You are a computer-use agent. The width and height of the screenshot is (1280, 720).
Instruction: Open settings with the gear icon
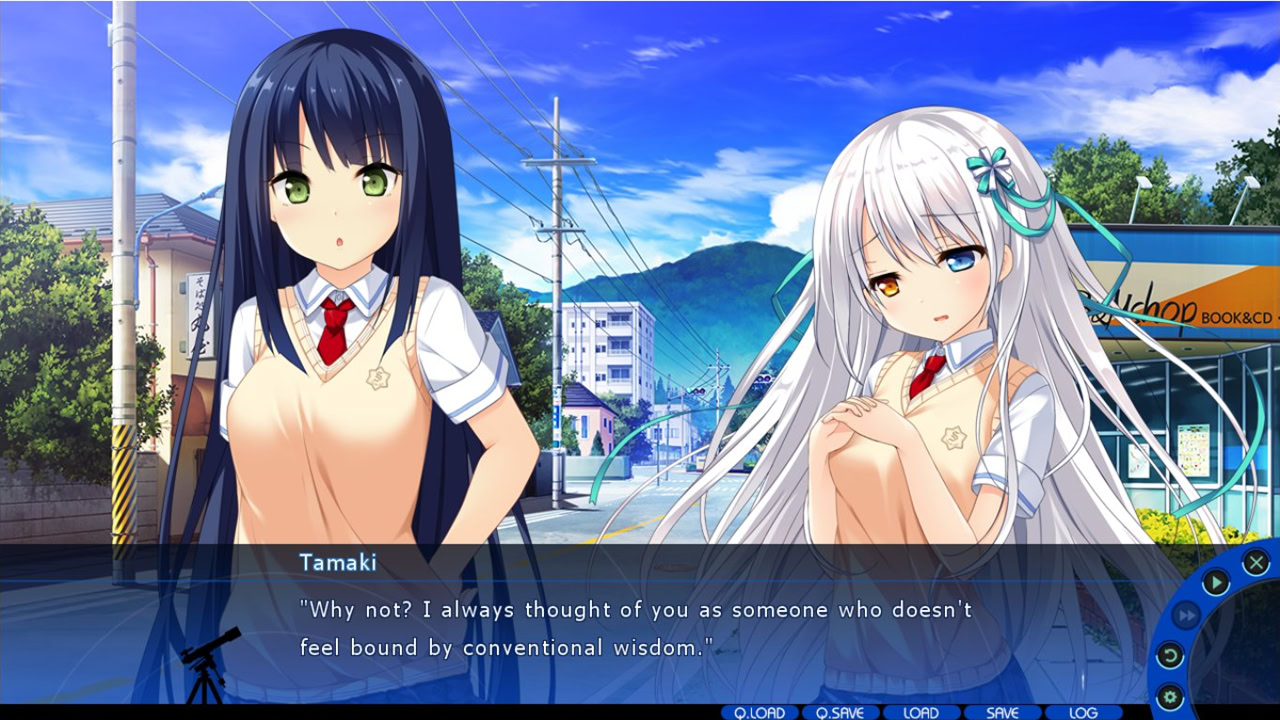(x=1169, y=697)
